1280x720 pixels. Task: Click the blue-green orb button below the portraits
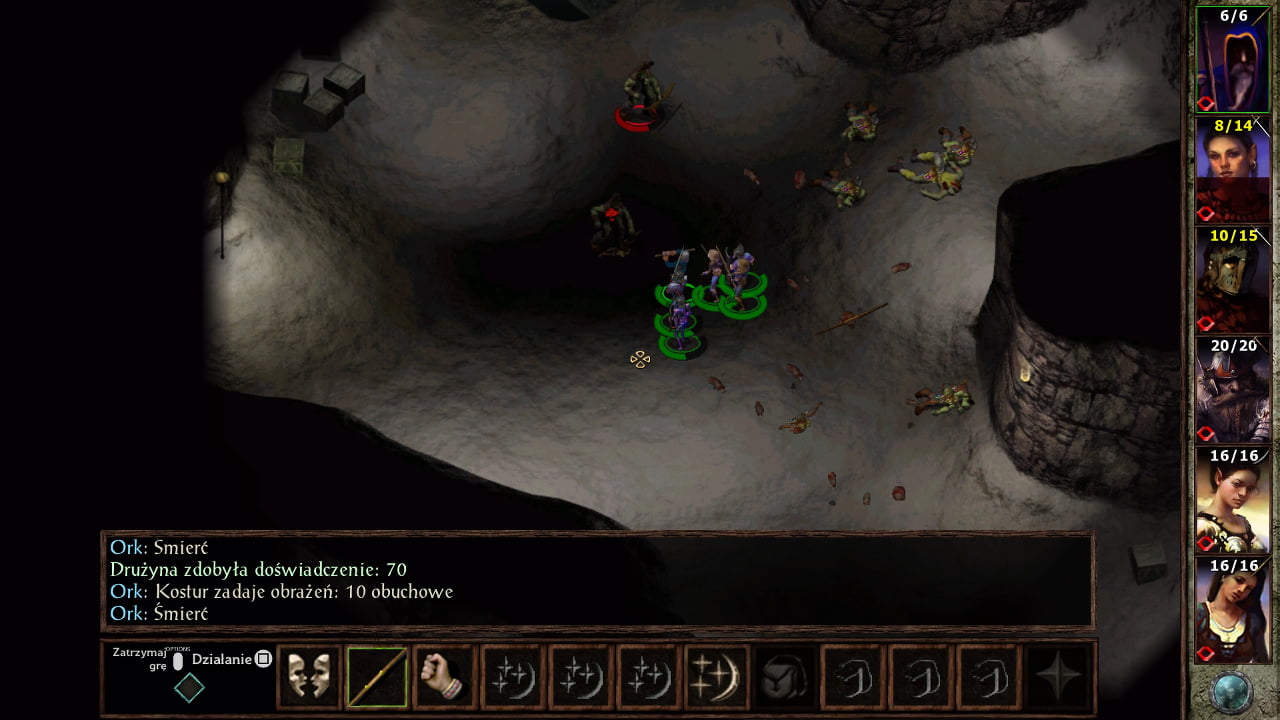tap(1231, 692)
